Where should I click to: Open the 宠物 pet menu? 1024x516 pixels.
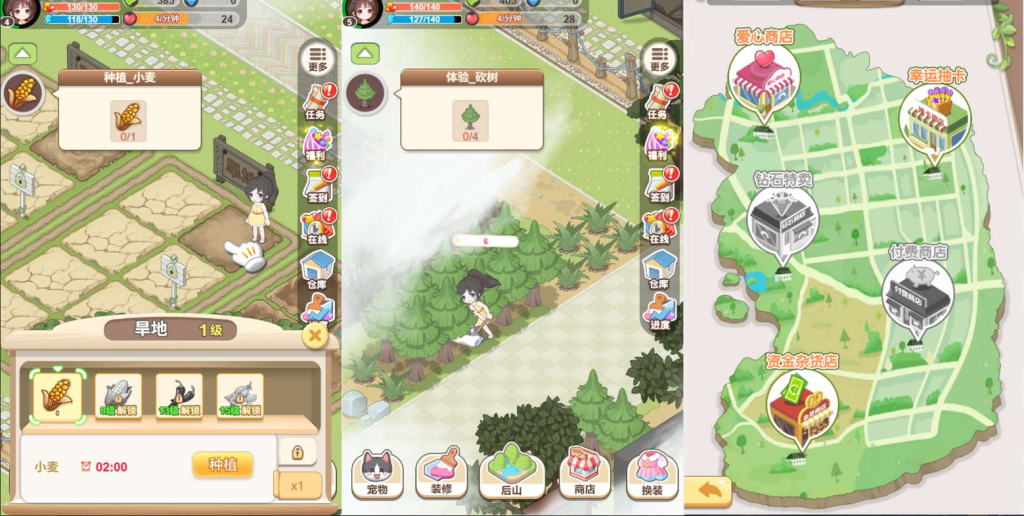(376, 474)
